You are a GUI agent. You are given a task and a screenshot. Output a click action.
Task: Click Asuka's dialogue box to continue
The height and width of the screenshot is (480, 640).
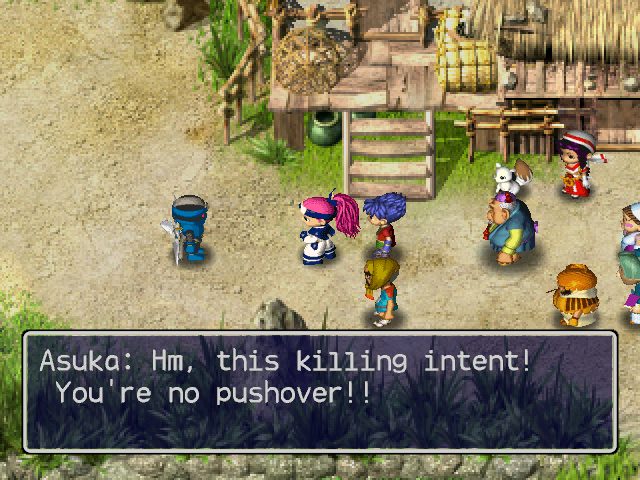(320, 391)
